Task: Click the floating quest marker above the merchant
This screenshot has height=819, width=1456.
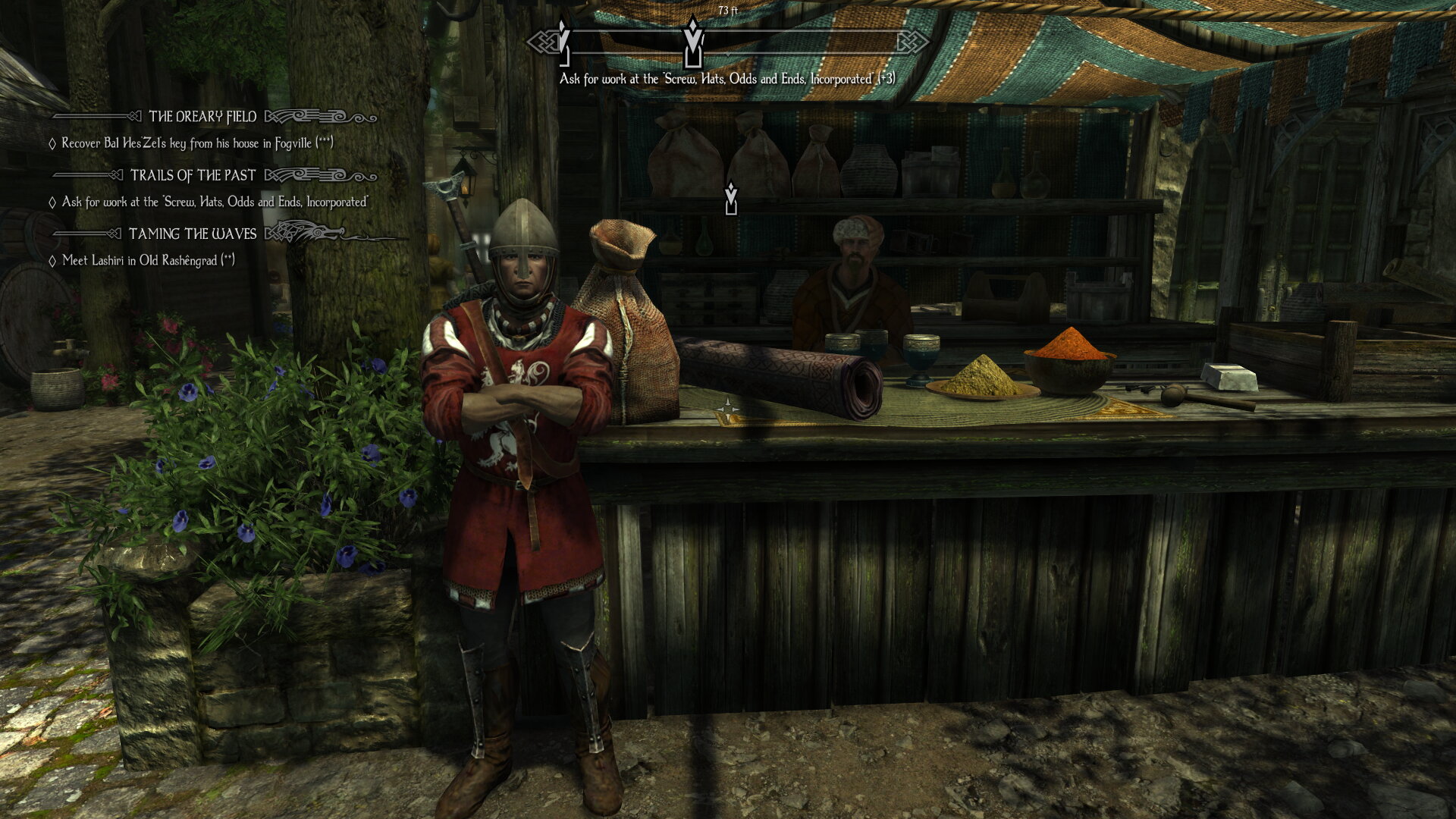Action: tap(730, 199)
